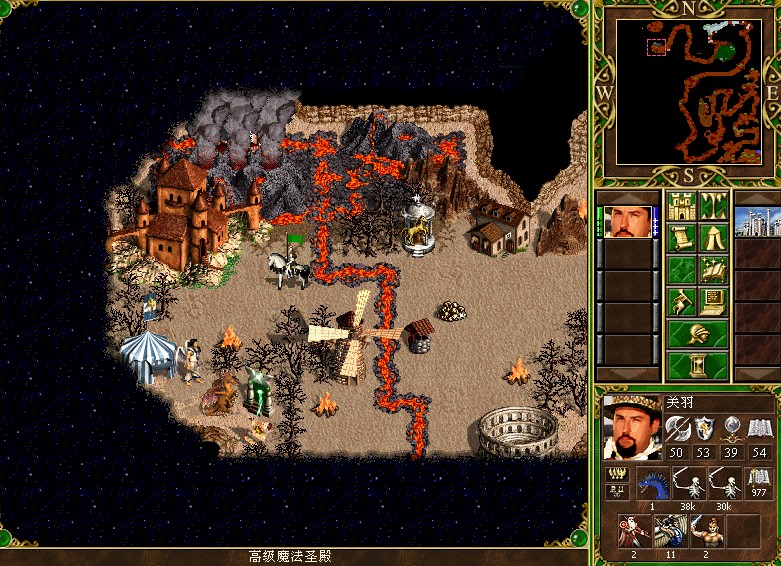The height and width of the screenshot is (566, 781).
Task: Select the crossbowman troop slot with 11 units
Action: tap(667, 531)
